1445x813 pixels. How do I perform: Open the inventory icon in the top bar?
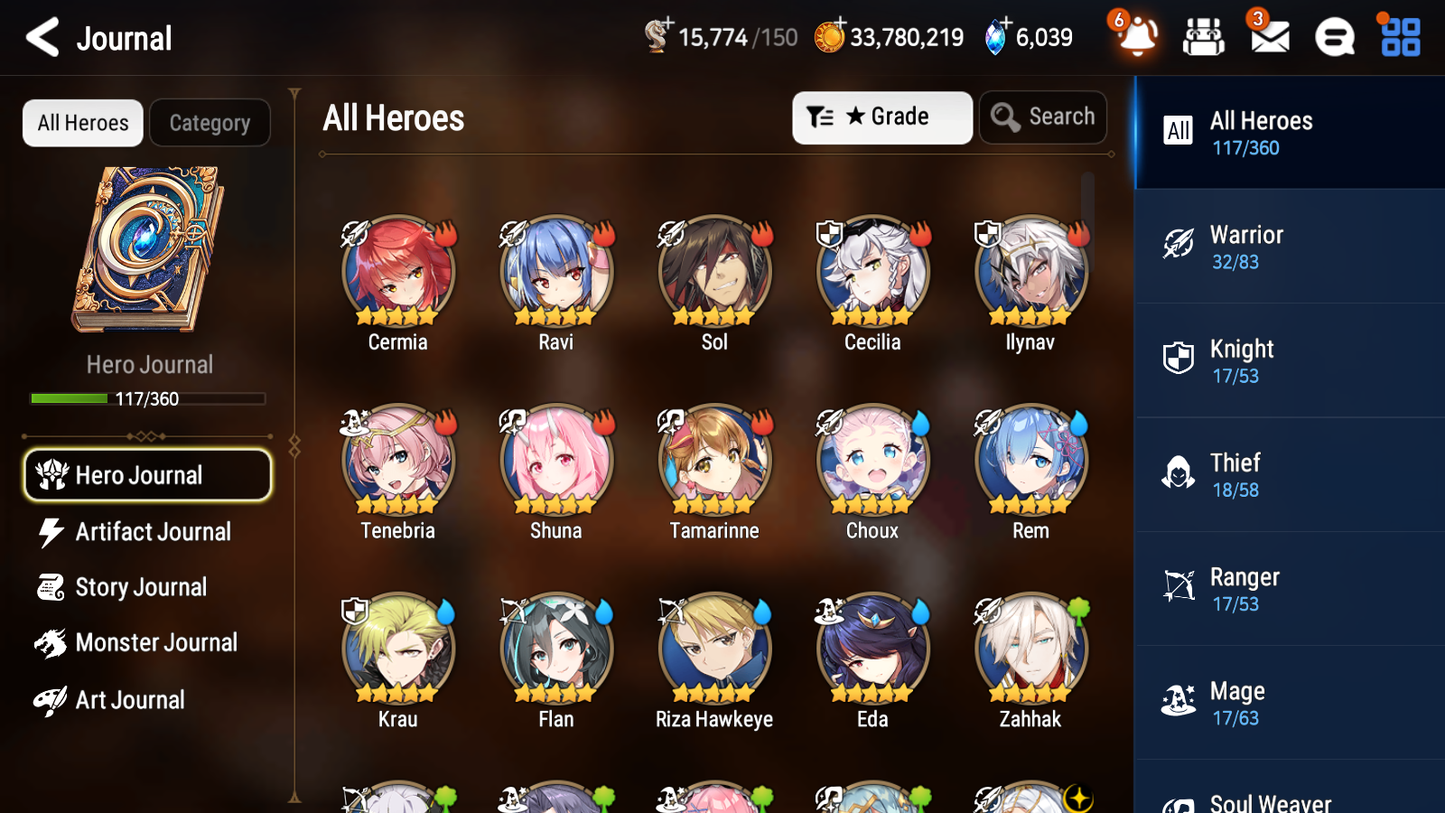pyautogui.click(x=1203, y=36)
